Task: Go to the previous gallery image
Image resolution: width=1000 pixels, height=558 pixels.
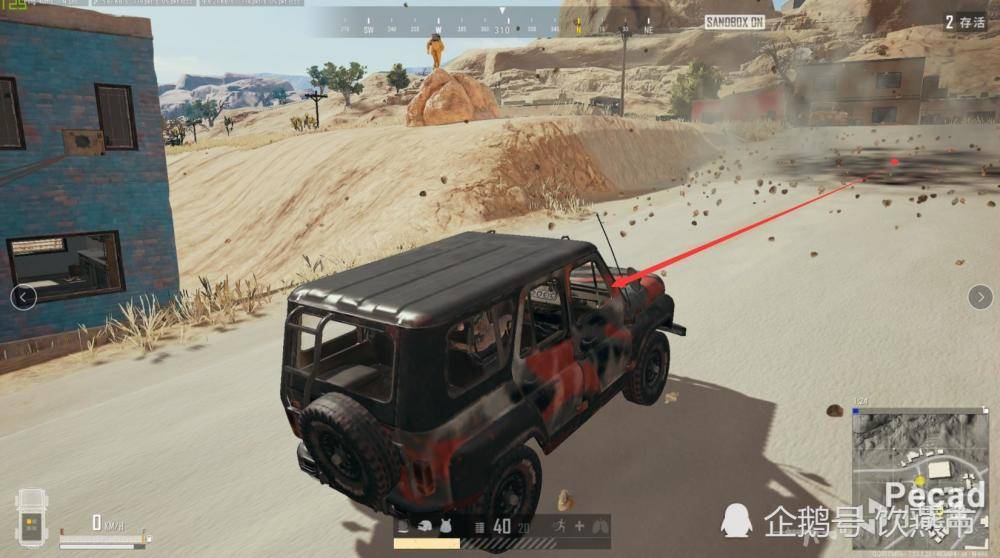Action: (x=23, y=296)
